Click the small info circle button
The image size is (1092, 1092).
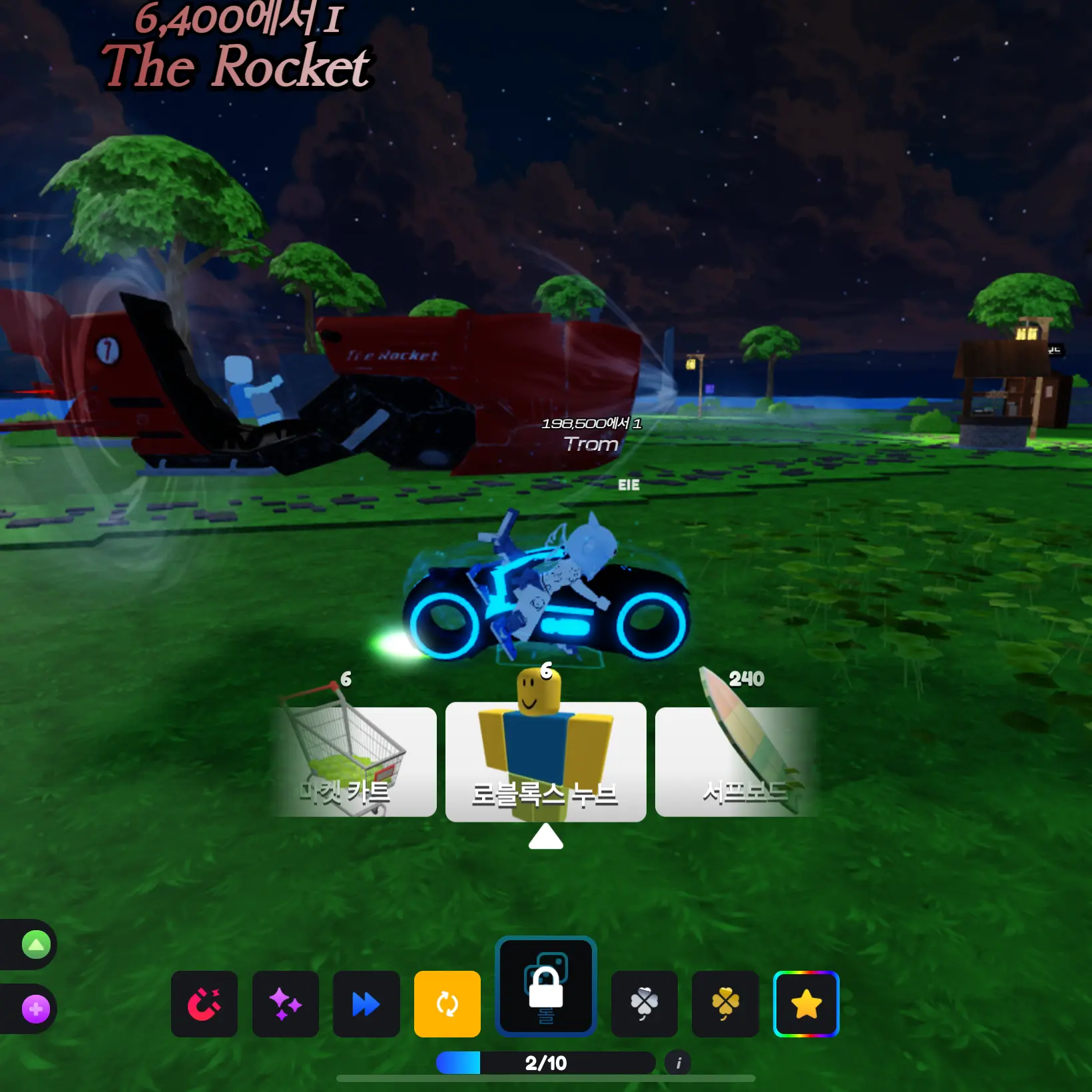(678, 1063)
